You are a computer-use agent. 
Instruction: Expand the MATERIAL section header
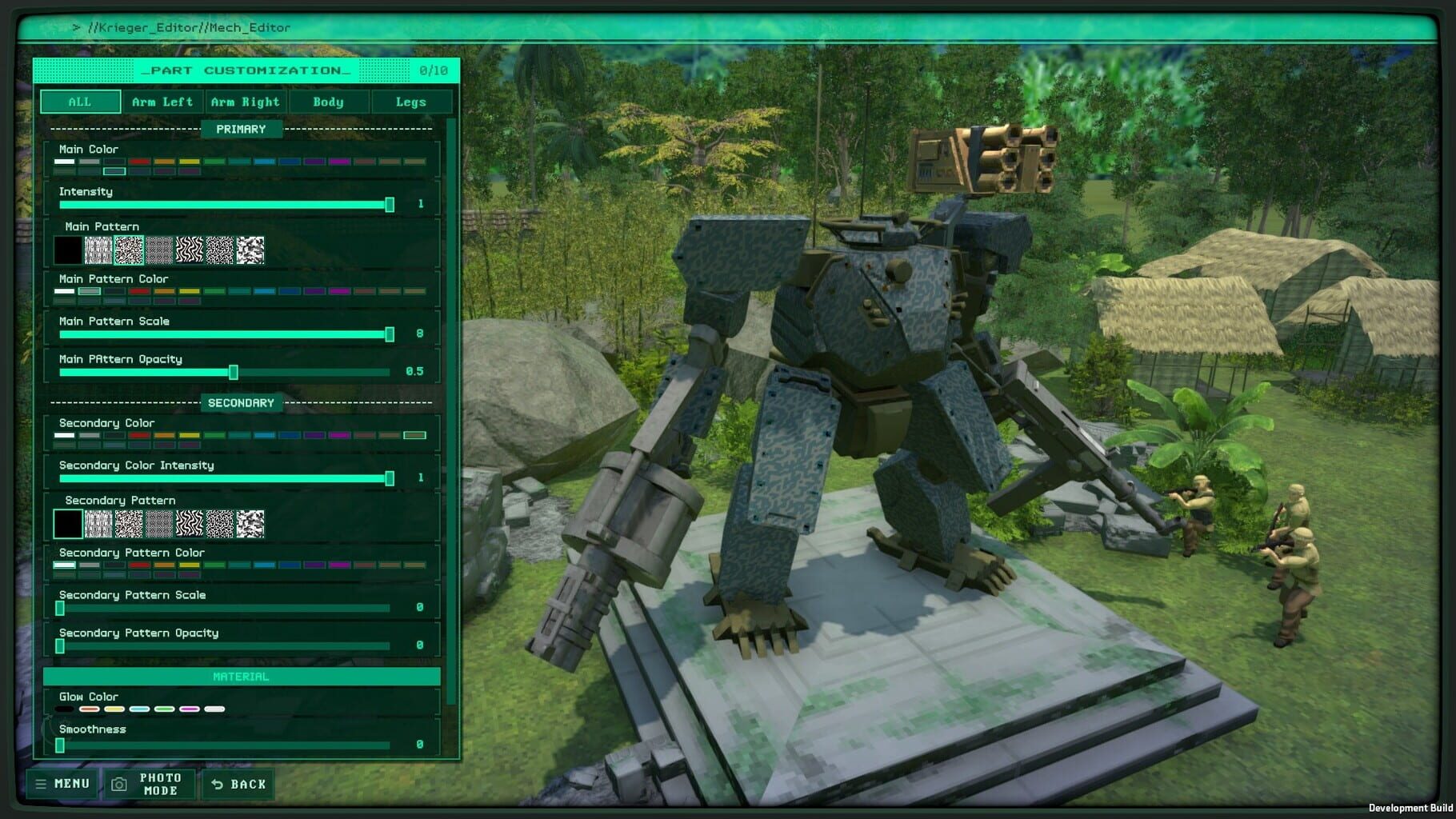(x=242, y=676)
